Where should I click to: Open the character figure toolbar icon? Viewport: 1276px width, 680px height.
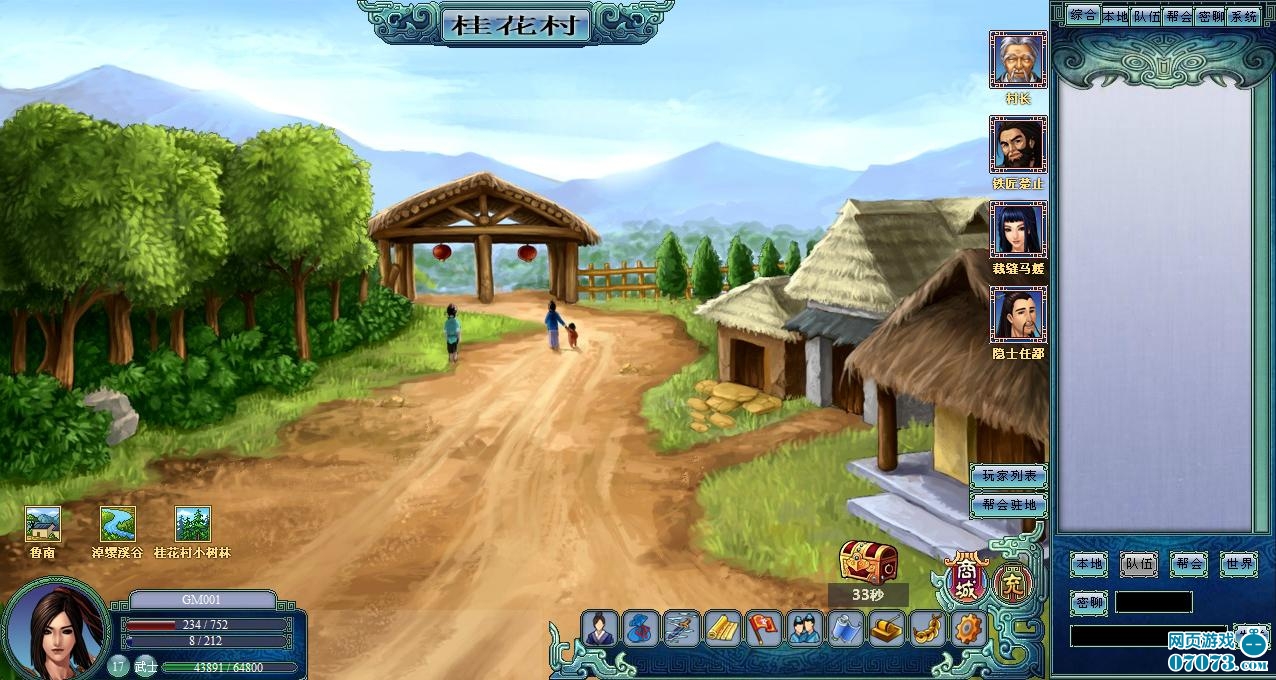(600, 629)
